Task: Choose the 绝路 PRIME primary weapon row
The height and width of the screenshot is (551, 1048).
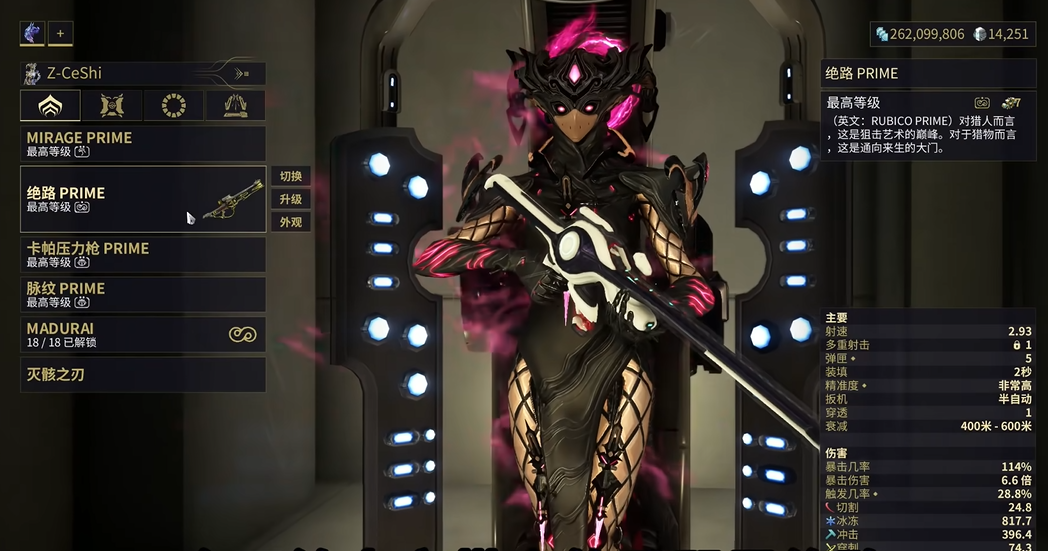Action: coord(143,199)
